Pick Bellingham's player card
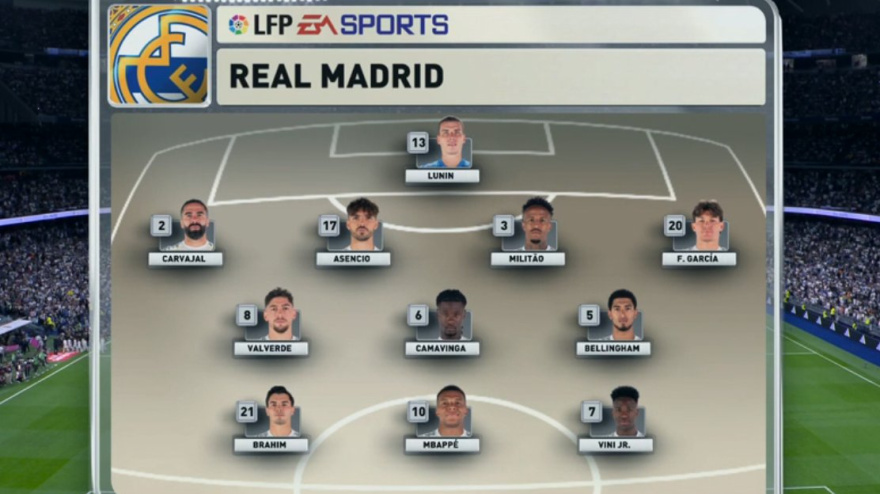Image resolution: width=880 pixels, height=494 pixels. (614, 323)
